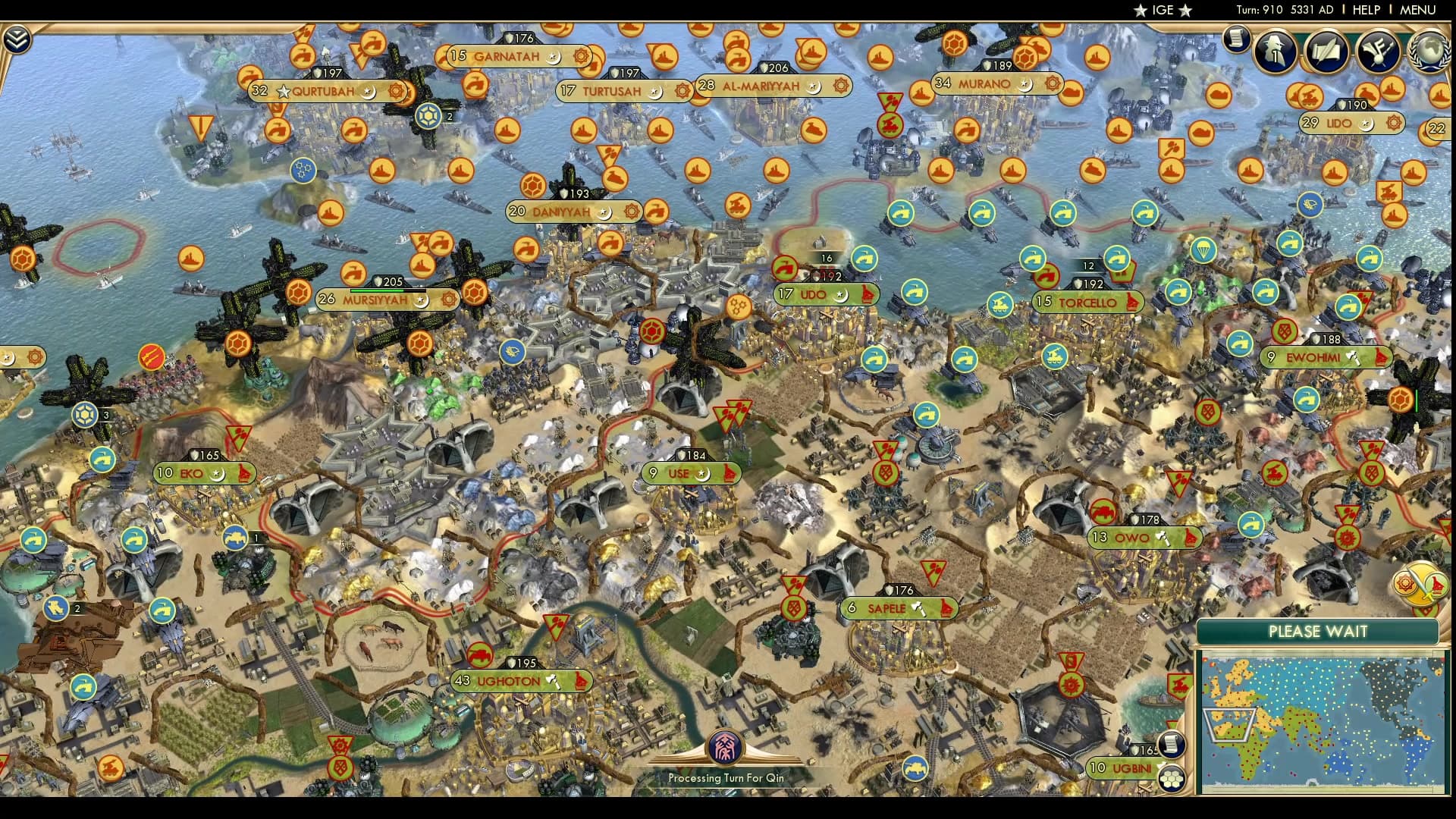Expand the small arrow on the Ugbini city banner
This screenshot has width=1456, height=819.
click(1160, 766)
